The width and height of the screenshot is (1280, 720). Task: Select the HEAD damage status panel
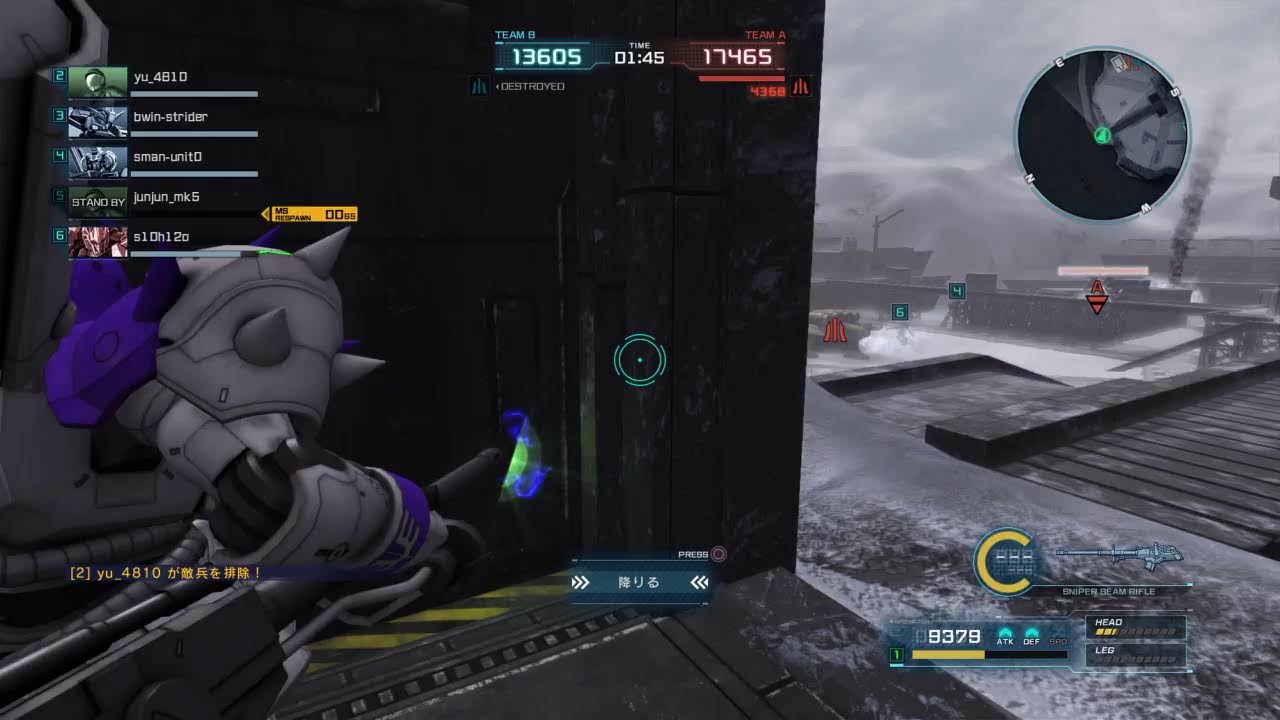(x=1136, y=627)
